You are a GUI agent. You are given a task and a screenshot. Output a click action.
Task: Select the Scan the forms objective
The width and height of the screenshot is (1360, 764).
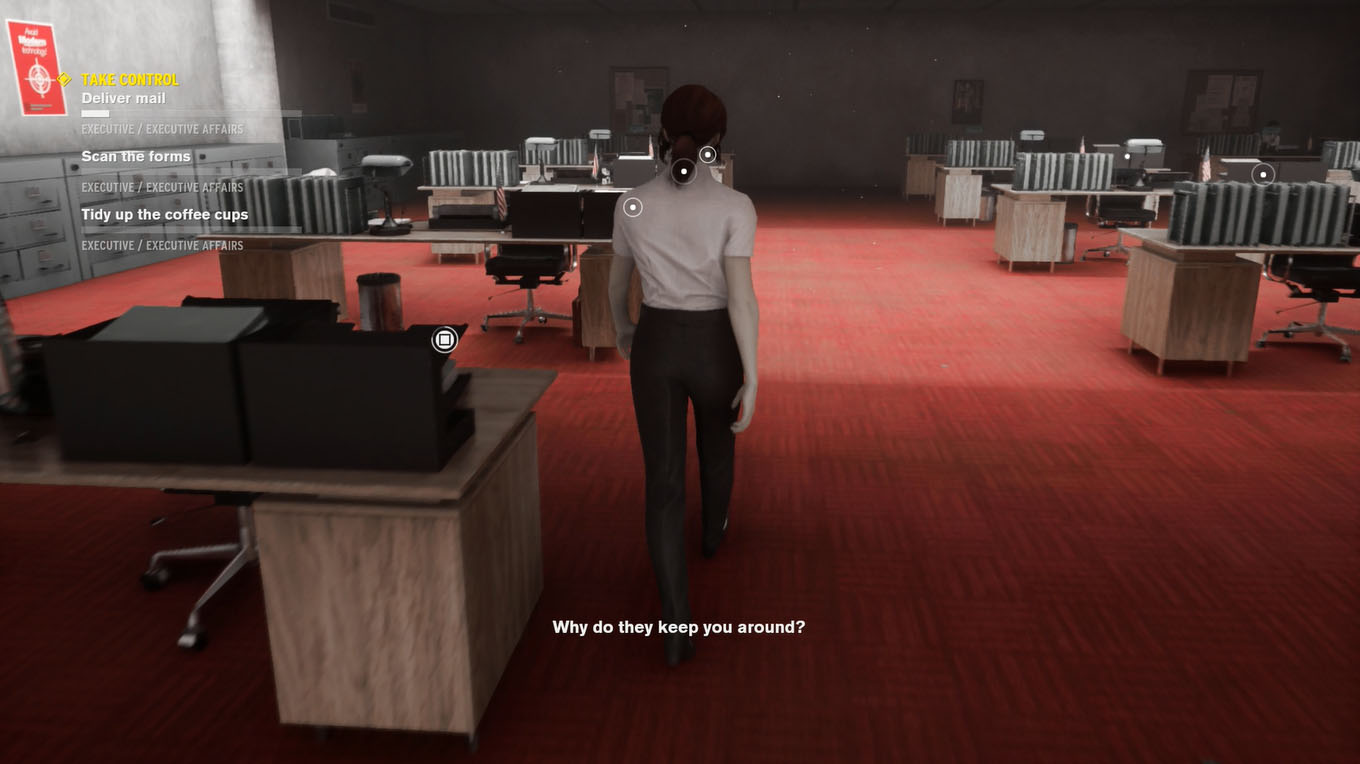[136, 156]
